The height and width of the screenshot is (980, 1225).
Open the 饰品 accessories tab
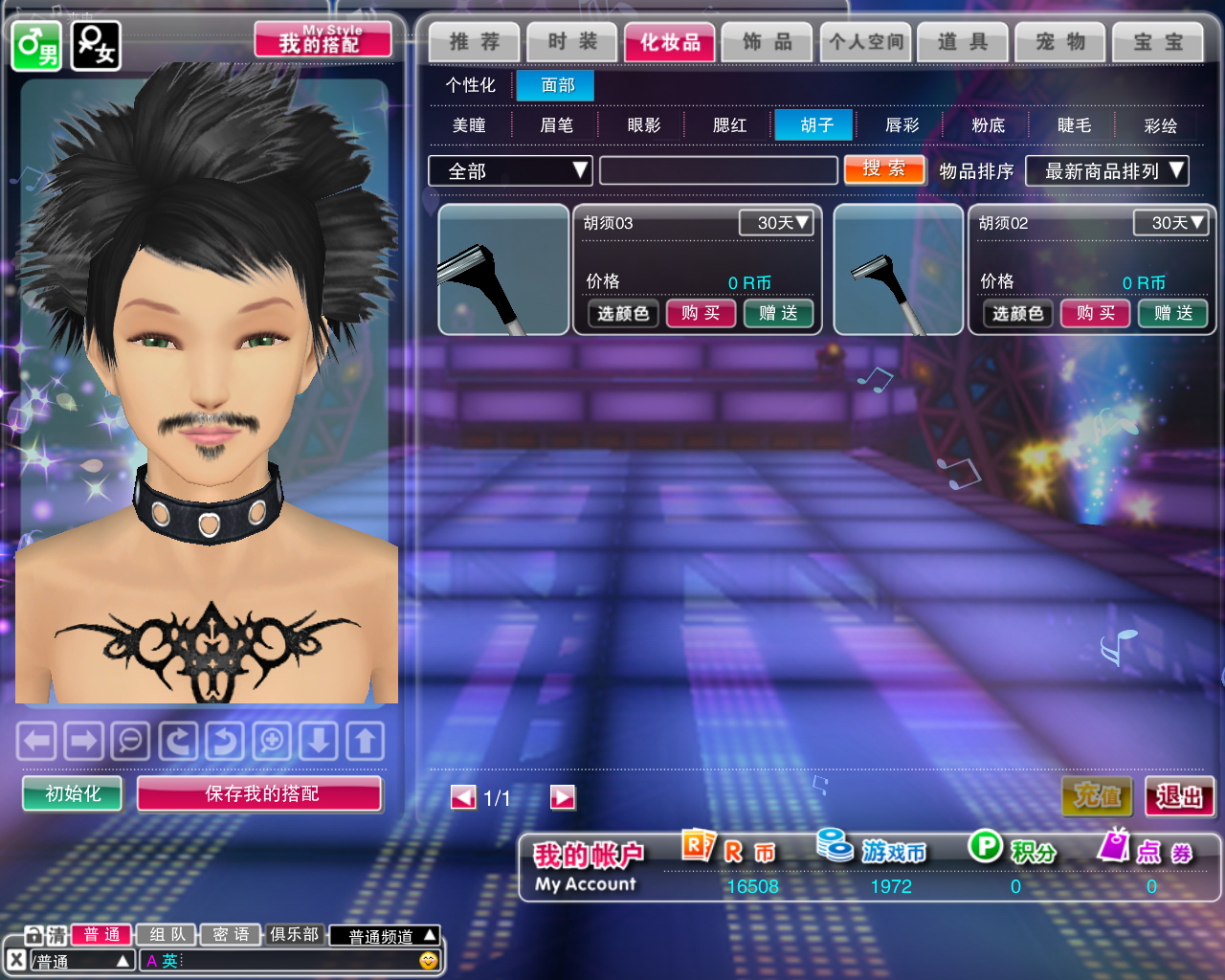767,42
